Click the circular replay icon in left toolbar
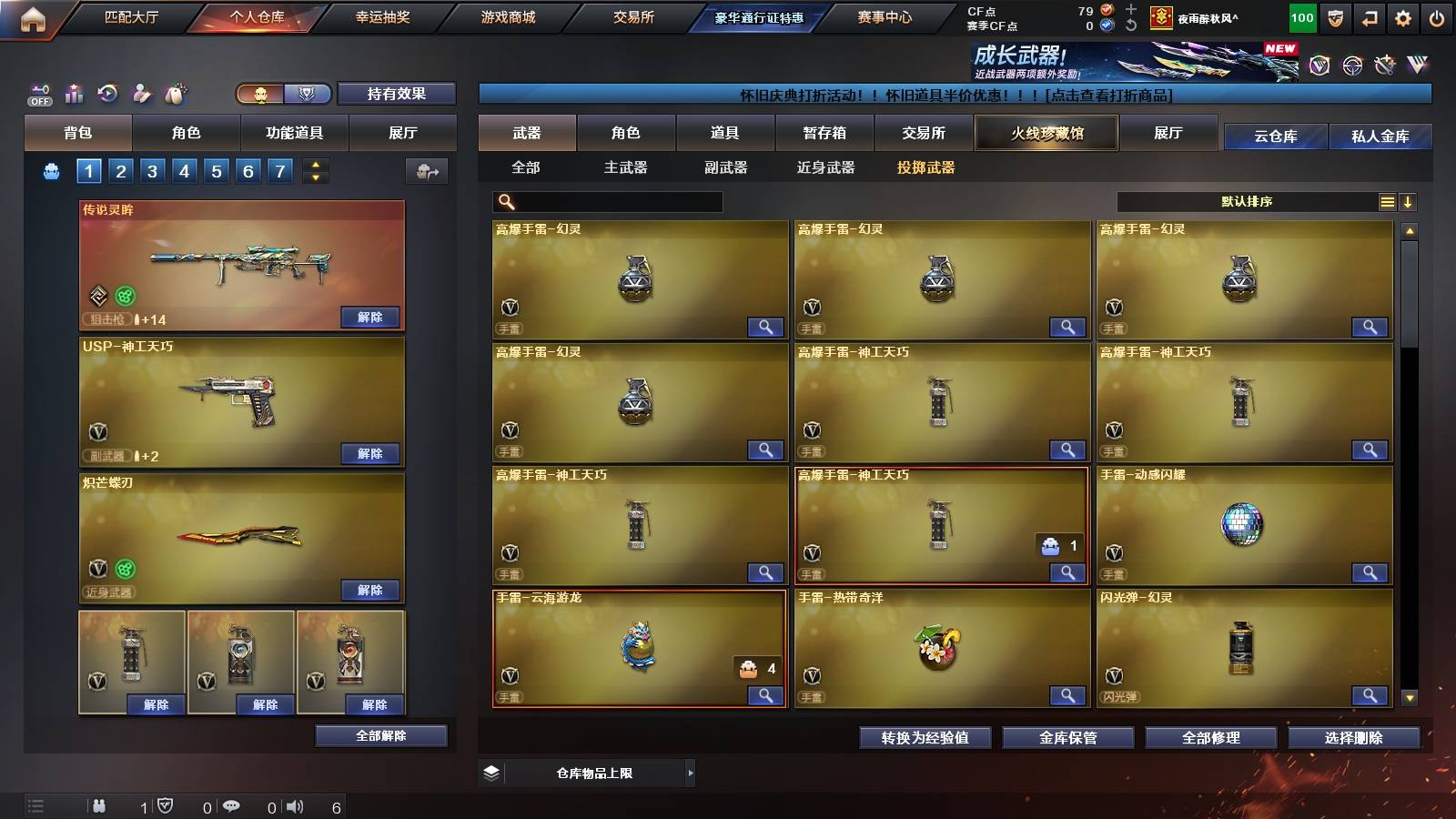1456x819 pixels. pyautogui.click(x=107, y=93)
